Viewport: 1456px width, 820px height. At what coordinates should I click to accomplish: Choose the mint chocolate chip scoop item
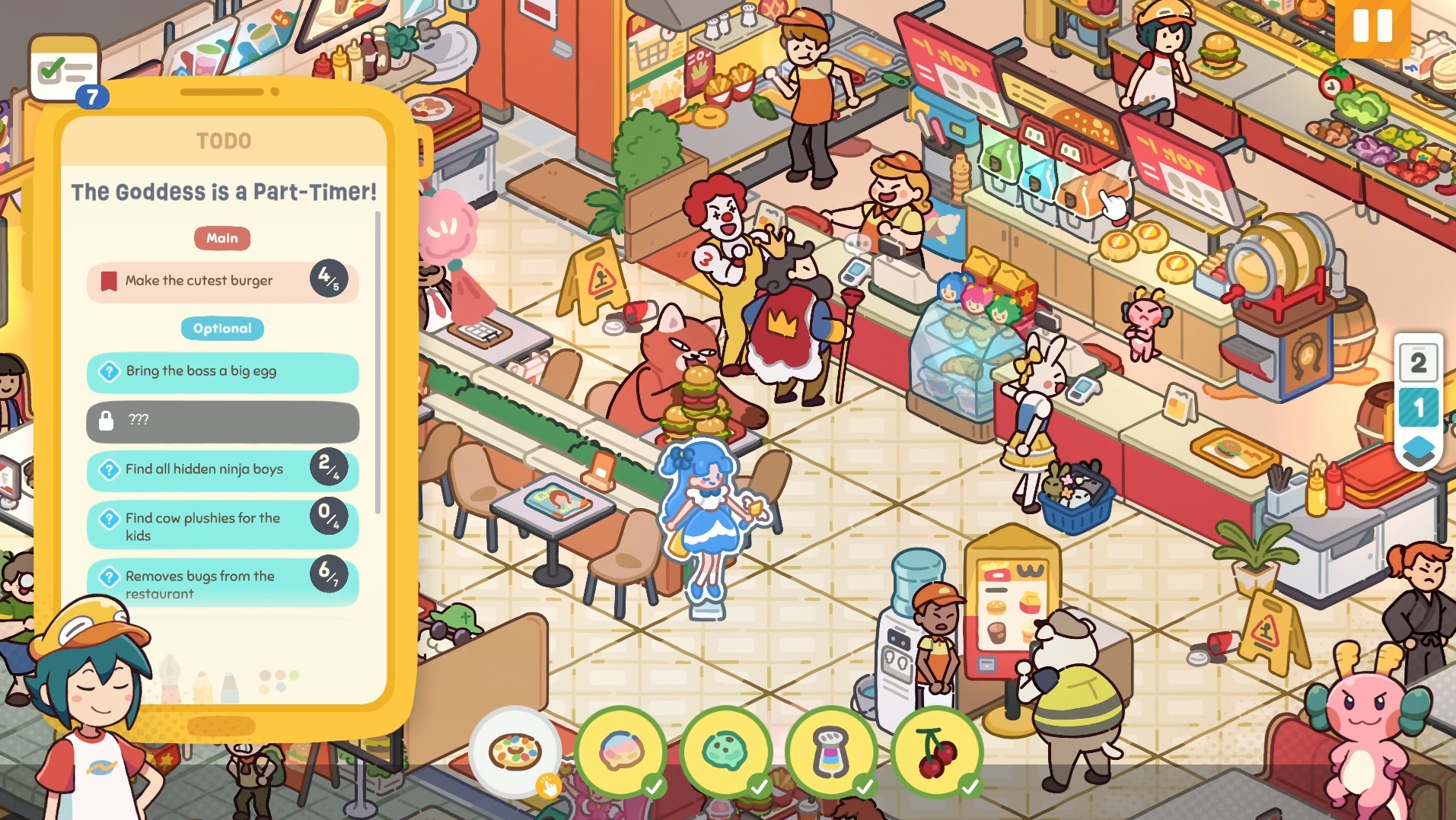point(725,752)
